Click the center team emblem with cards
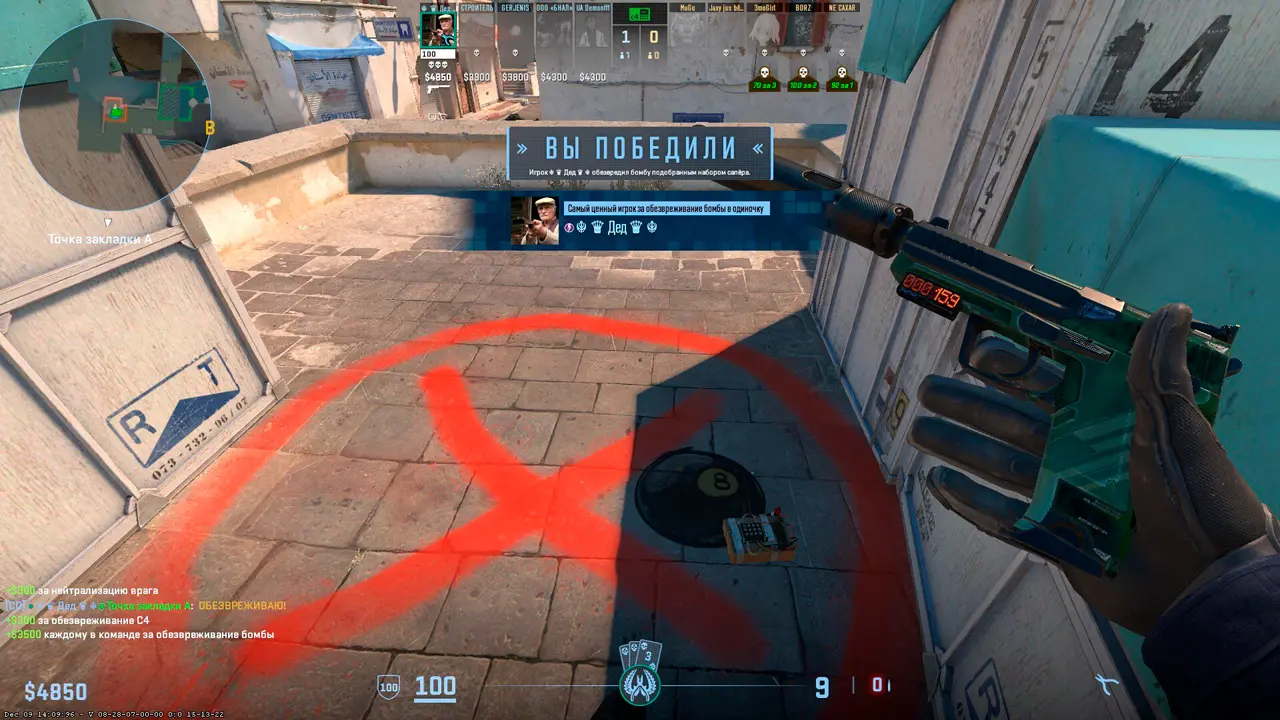This screenshot has height=720, width=1280. (x=639, y=674)
